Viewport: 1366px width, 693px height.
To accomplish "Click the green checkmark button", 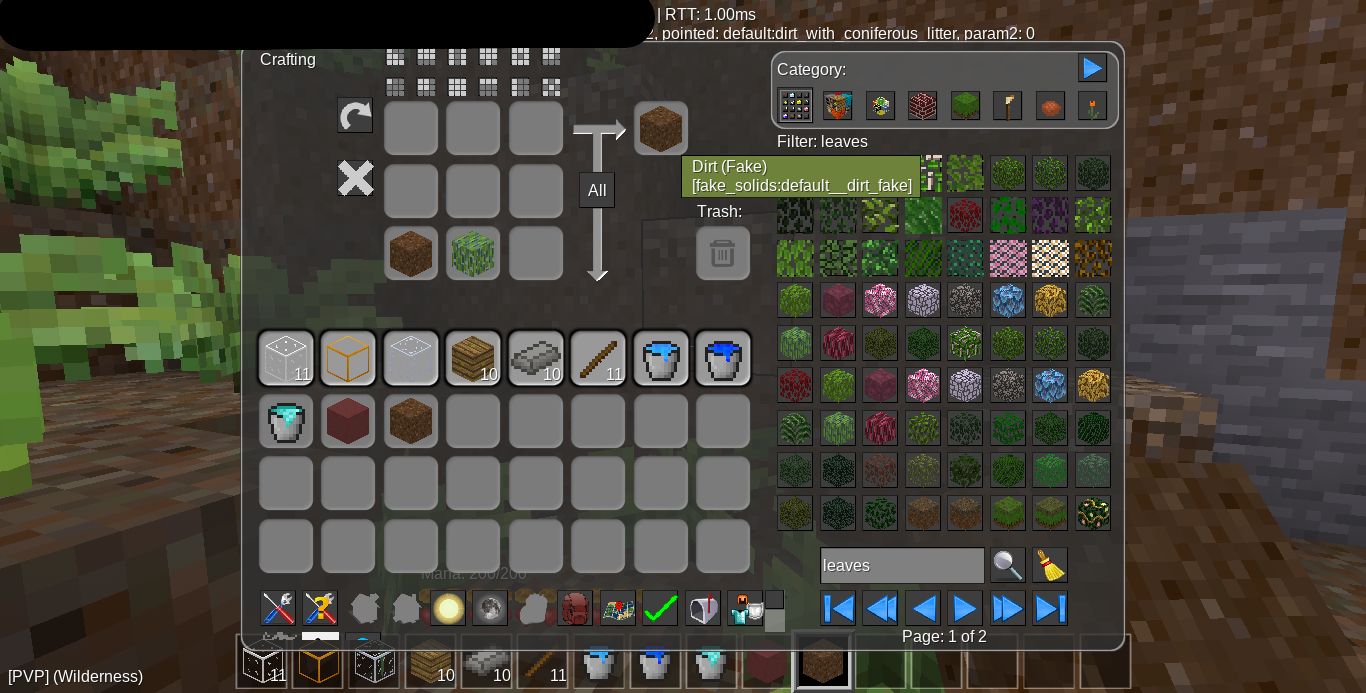I will pos(660,608).
